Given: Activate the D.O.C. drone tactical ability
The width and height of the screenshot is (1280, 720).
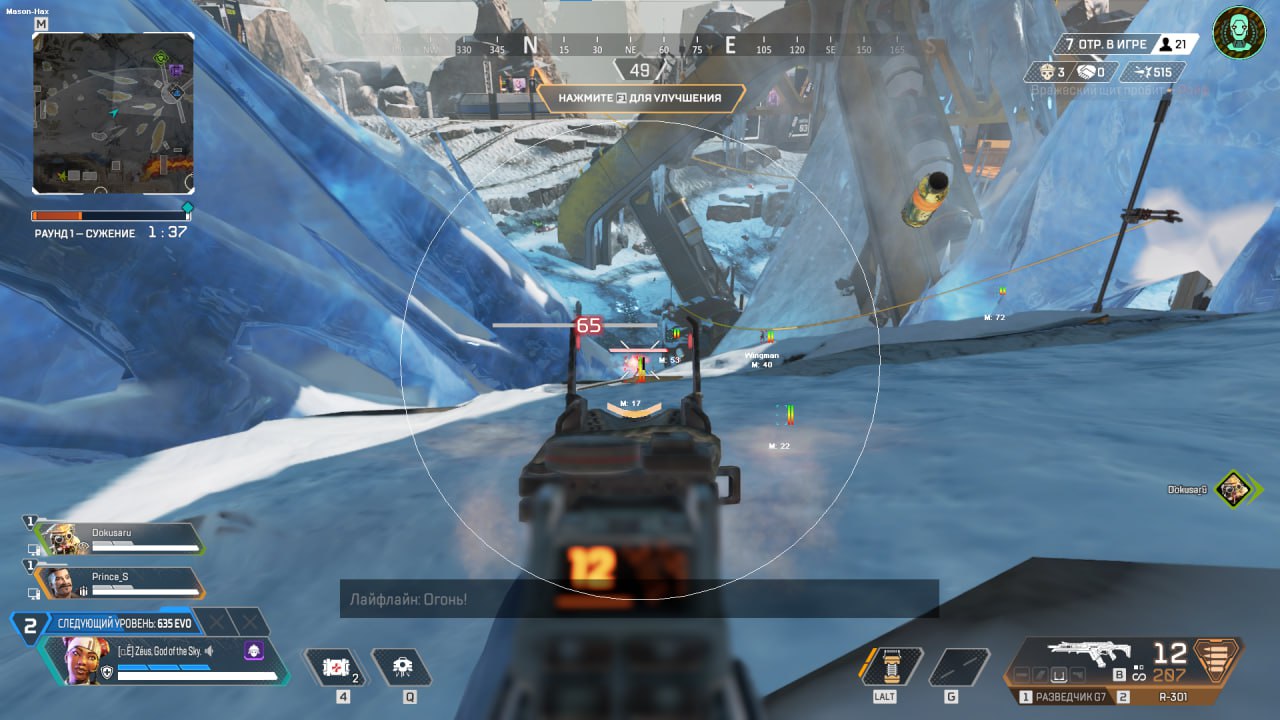Looking at the screenshot, I should 402,666.
